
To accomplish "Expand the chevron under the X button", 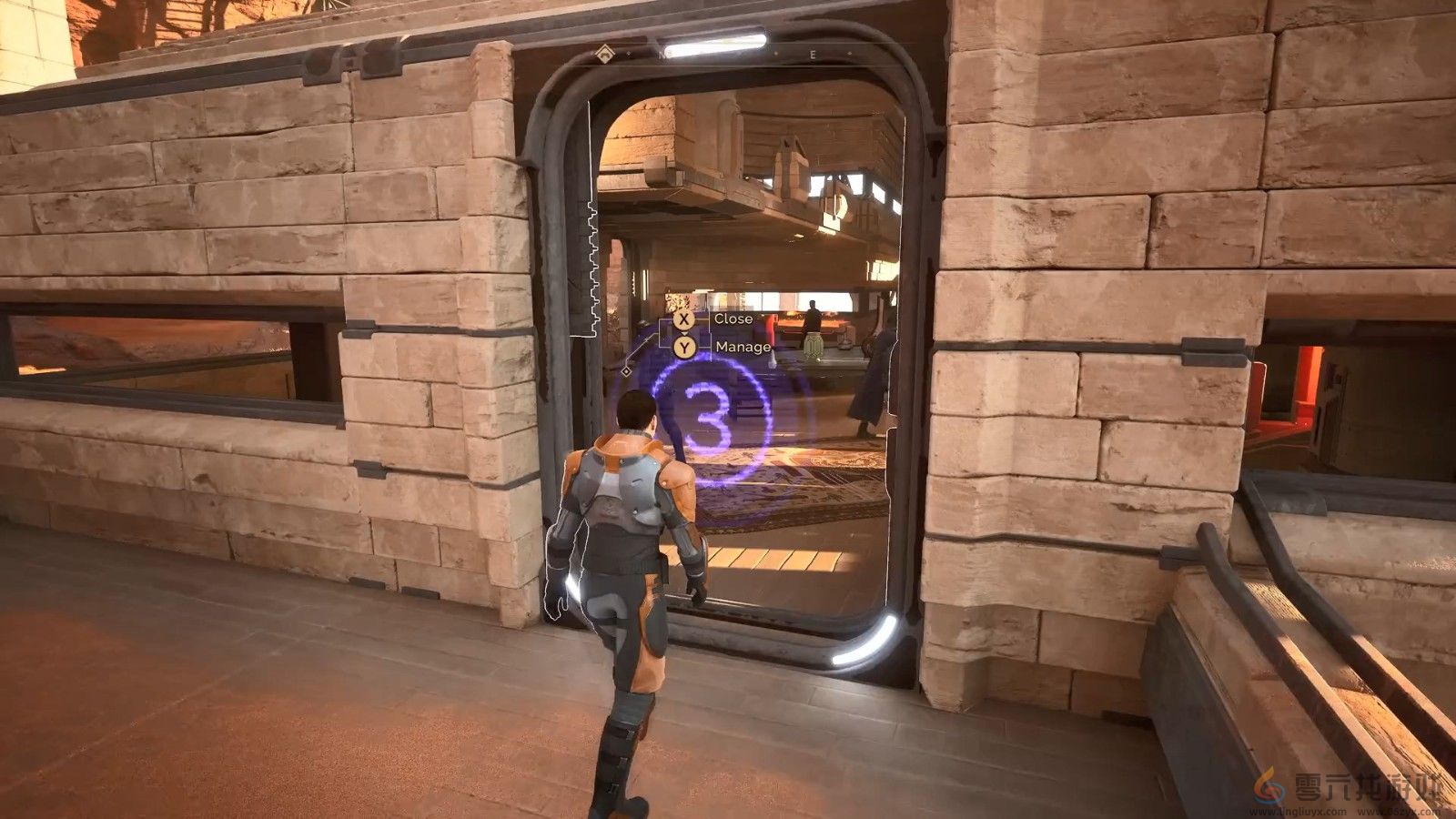I will coord(683,333).
